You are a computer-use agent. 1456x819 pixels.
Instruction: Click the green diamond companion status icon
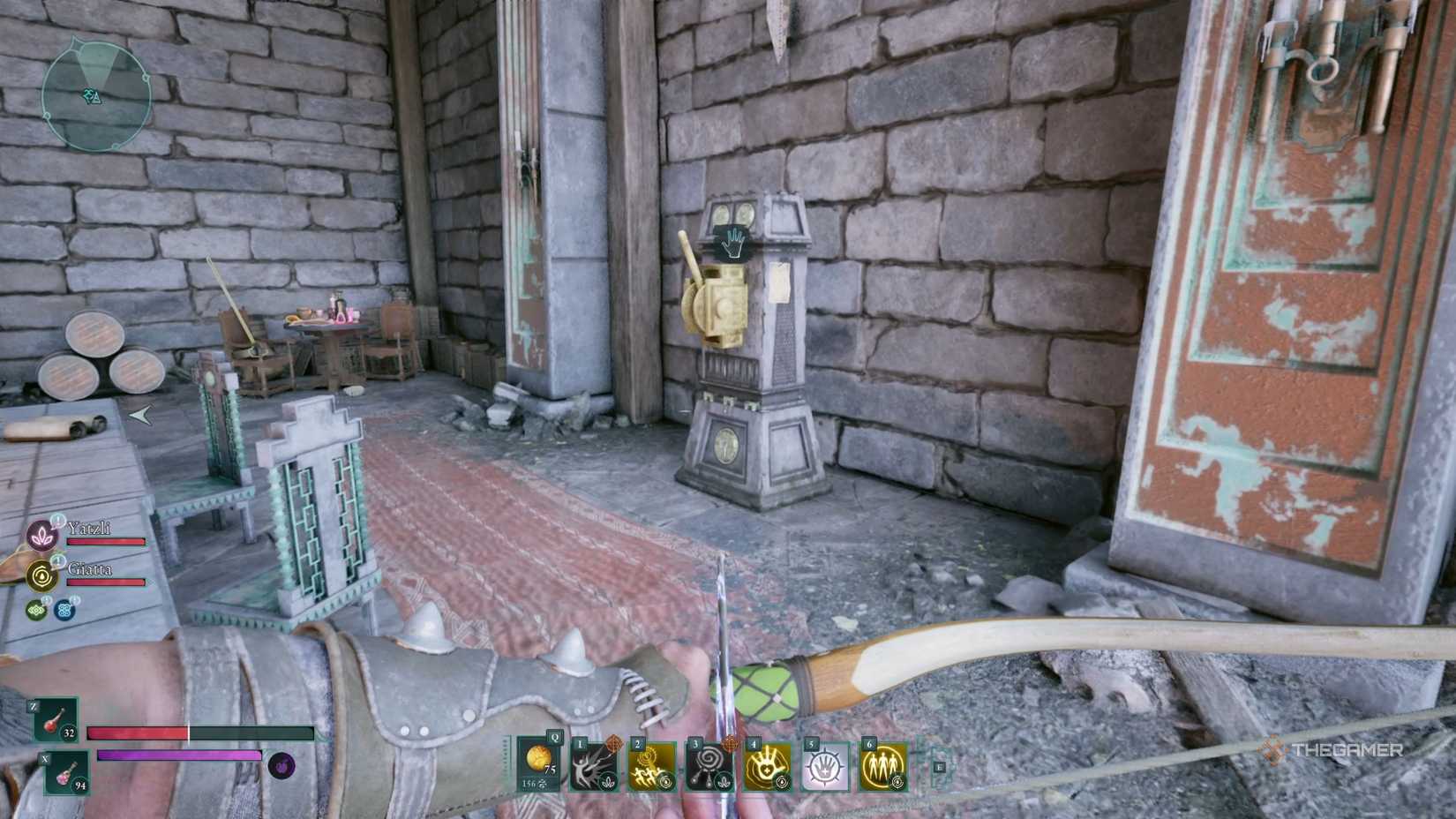(37, 608)
